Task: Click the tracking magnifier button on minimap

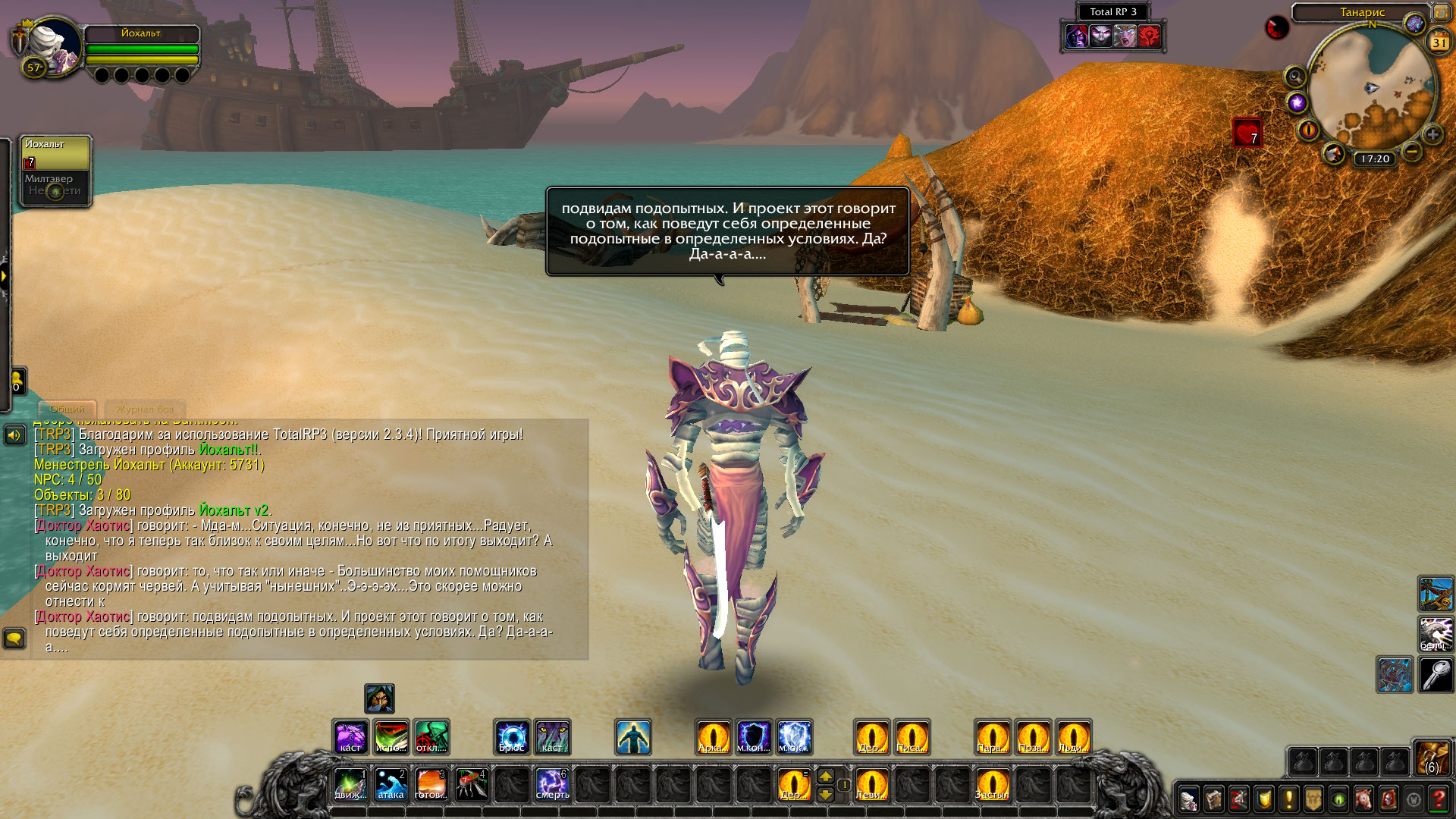Action: (x=1294, y=77)
